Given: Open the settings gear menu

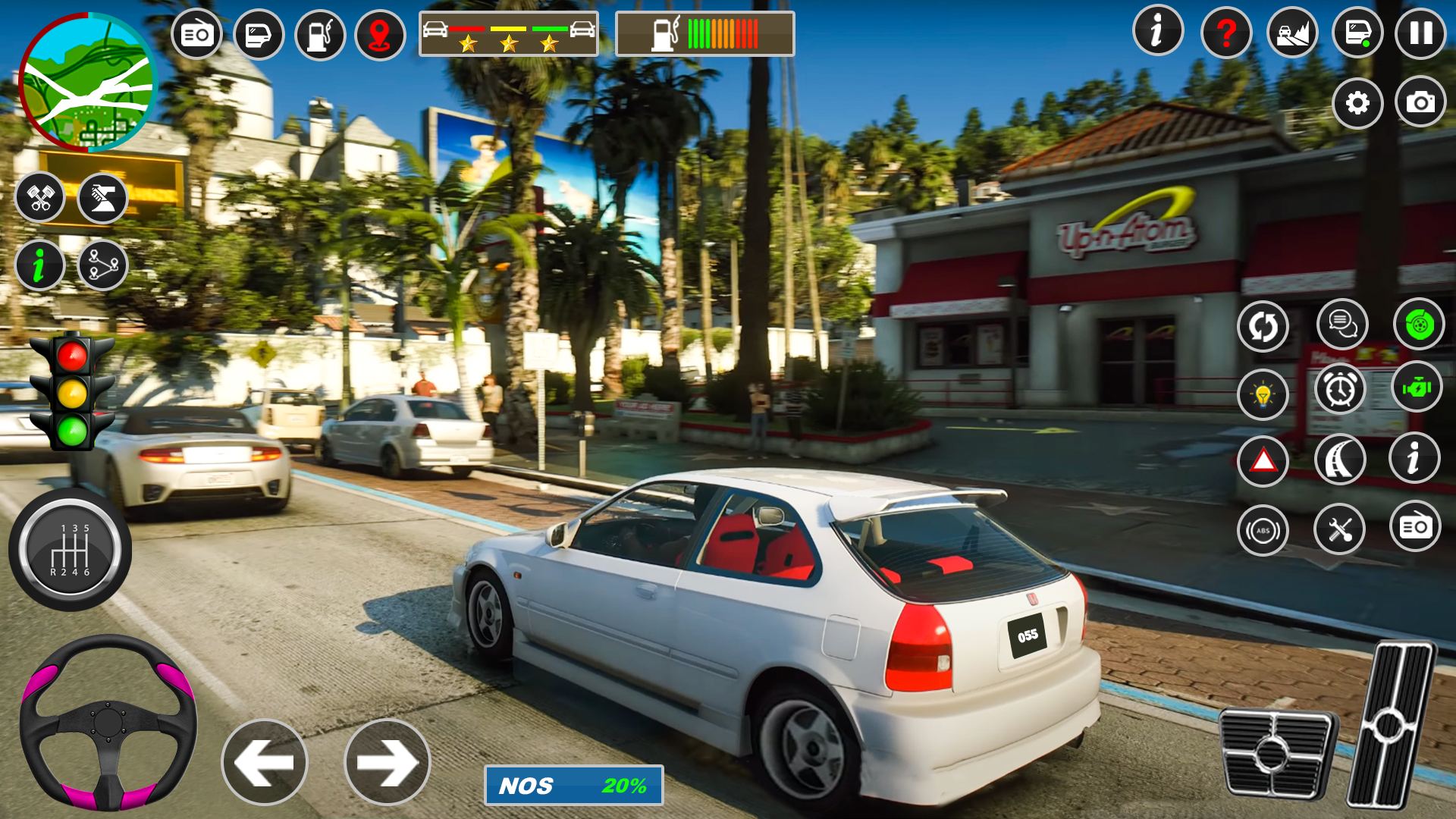Looking at the screenshot, I should 1357,103.
